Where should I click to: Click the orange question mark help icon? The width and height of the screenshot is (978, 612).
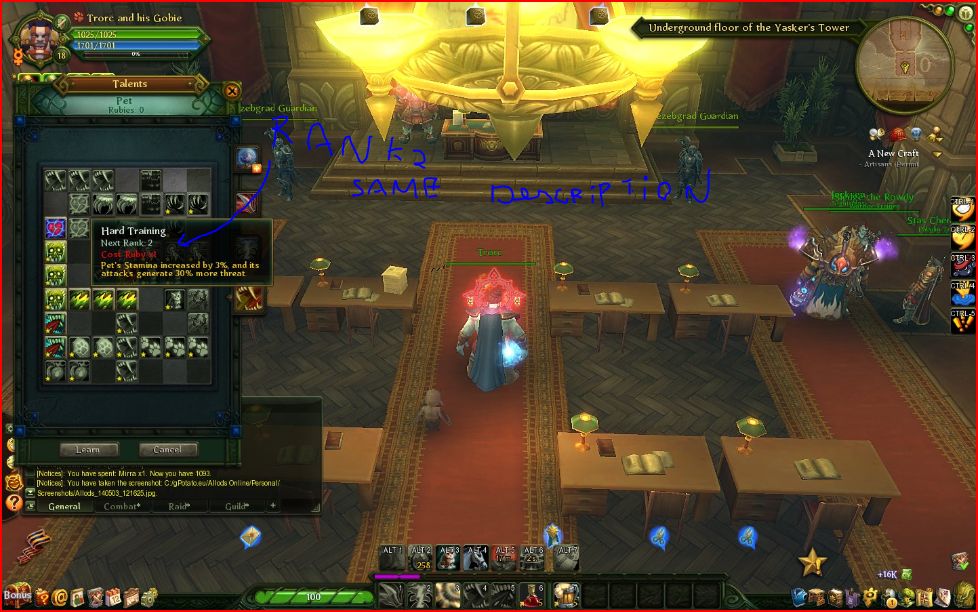pos(14,504)
